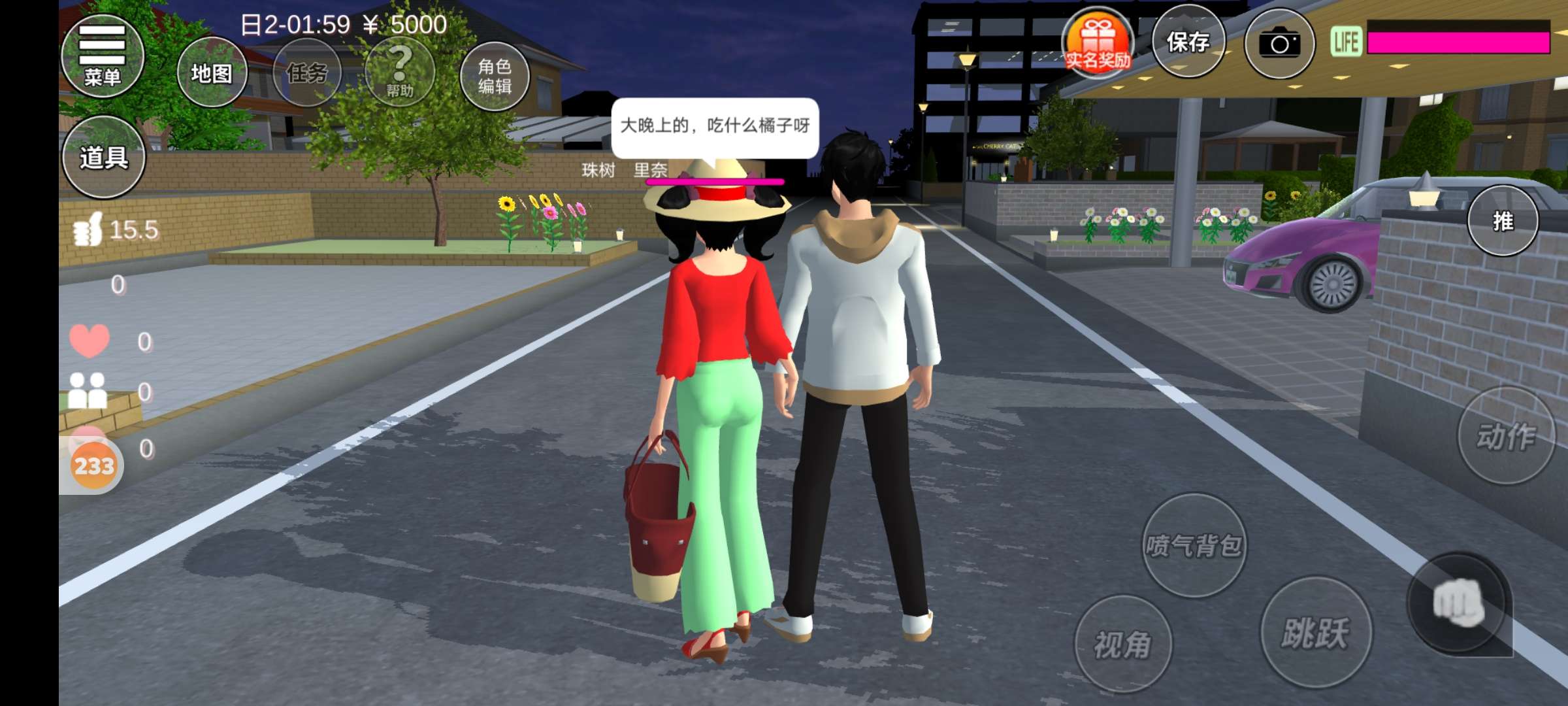This screenshot has height=706, width=1568.
Task: Open the 动作 actions wheel
Action: [1506, 436]
